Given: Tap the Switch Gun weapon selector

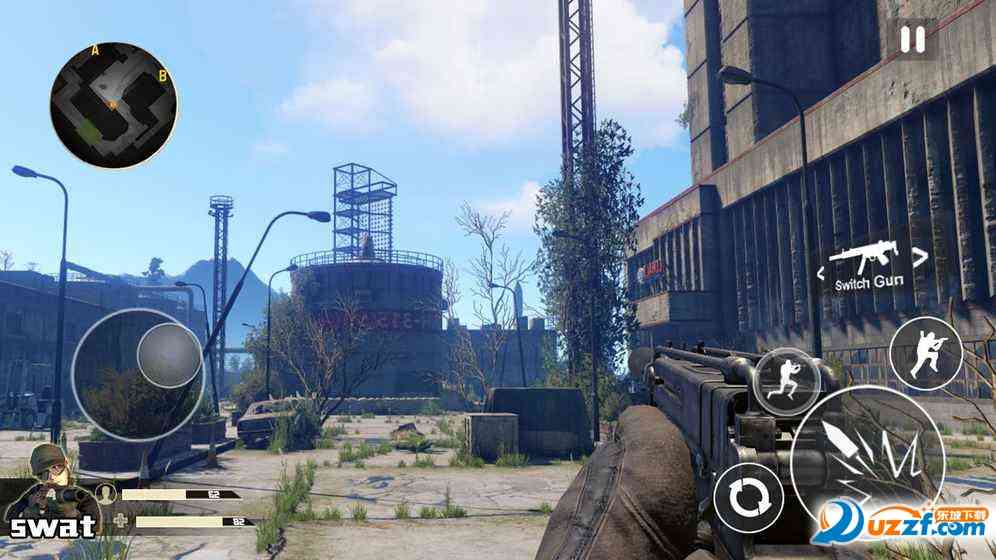Looking at the screenshot, I should click(x=869, y=264).
